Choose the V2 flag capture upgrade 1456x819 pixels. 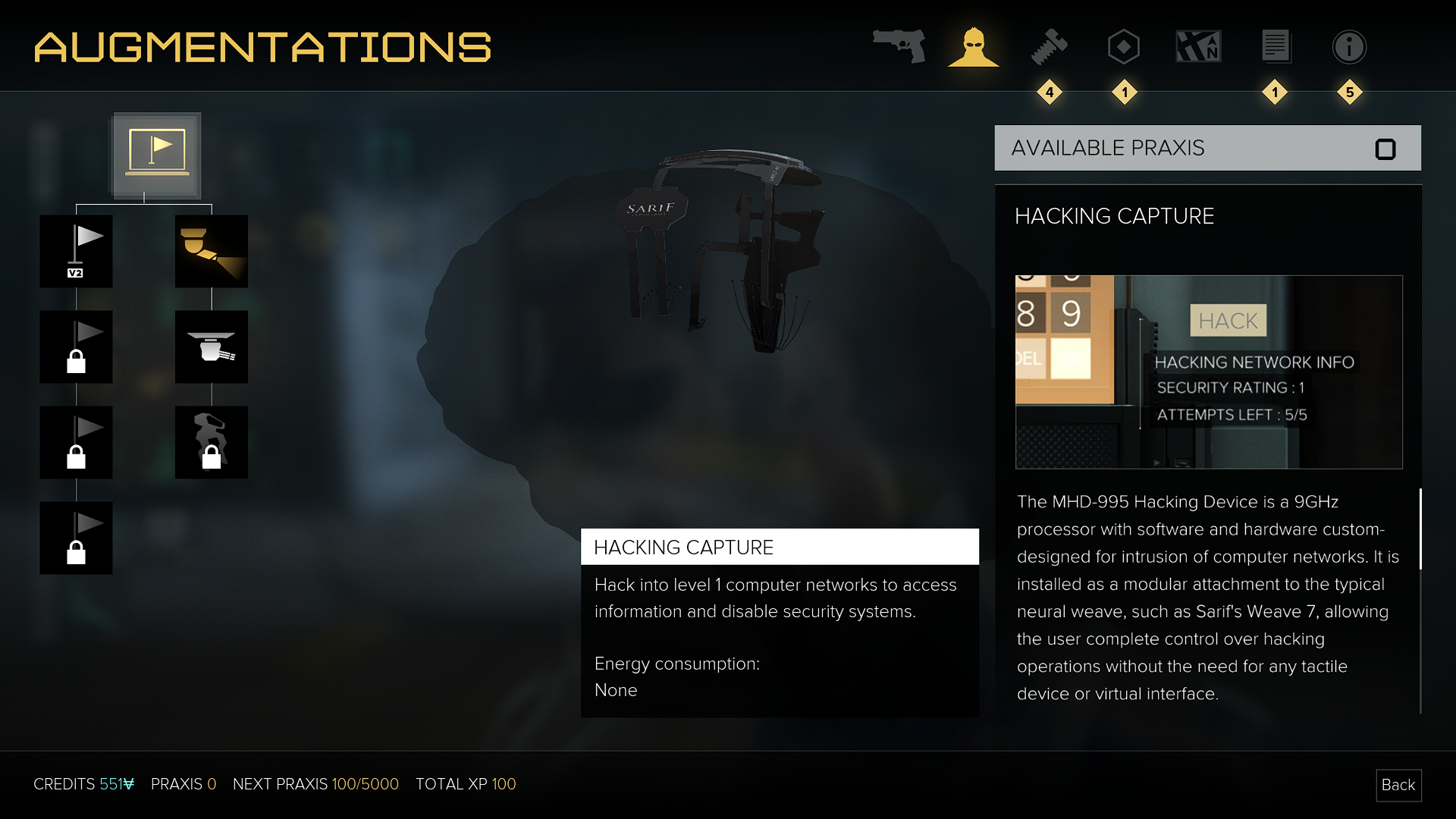click(76, 251)
